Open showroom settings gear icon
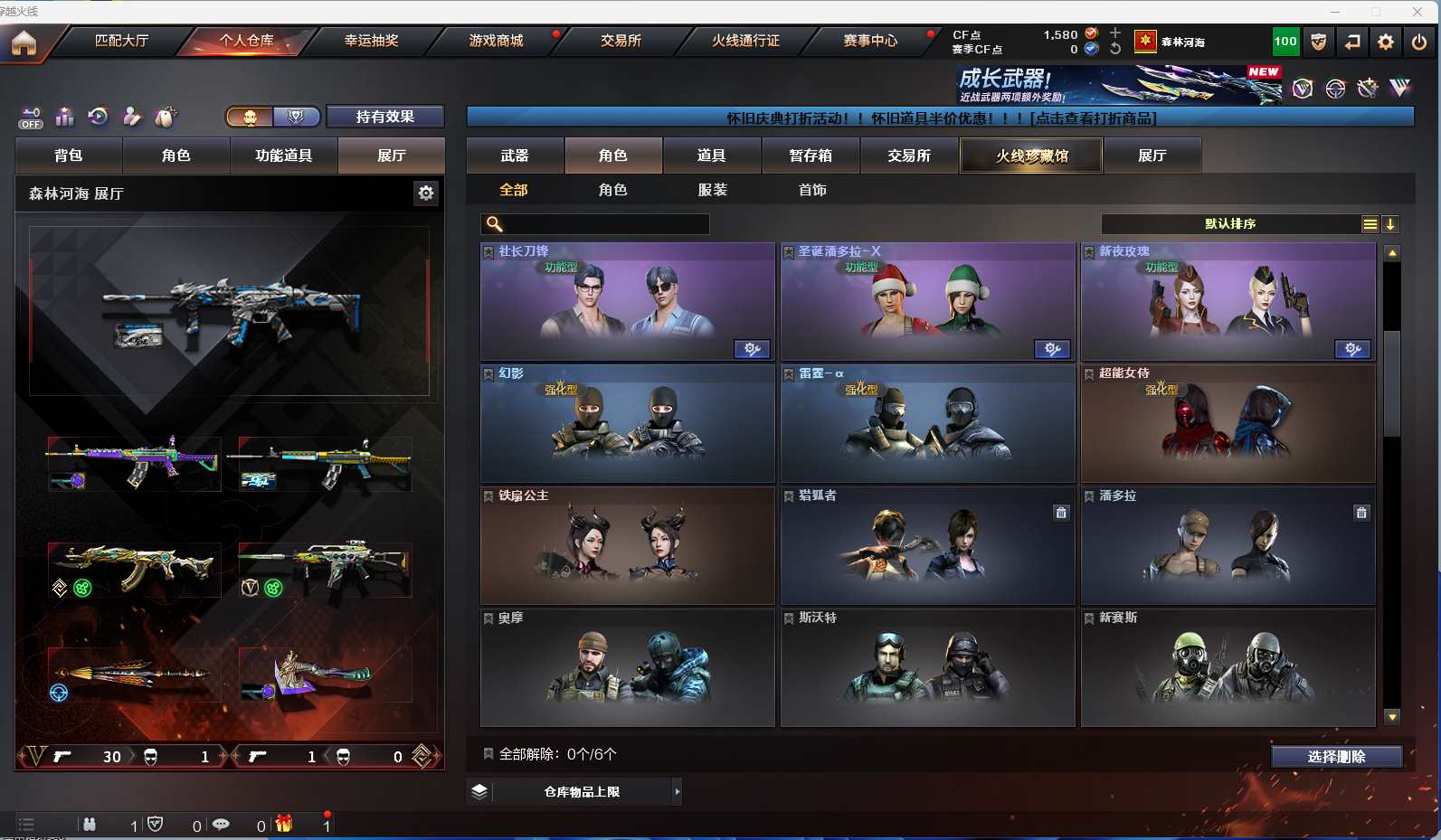 pyautogui.click(x=426, y=193)
